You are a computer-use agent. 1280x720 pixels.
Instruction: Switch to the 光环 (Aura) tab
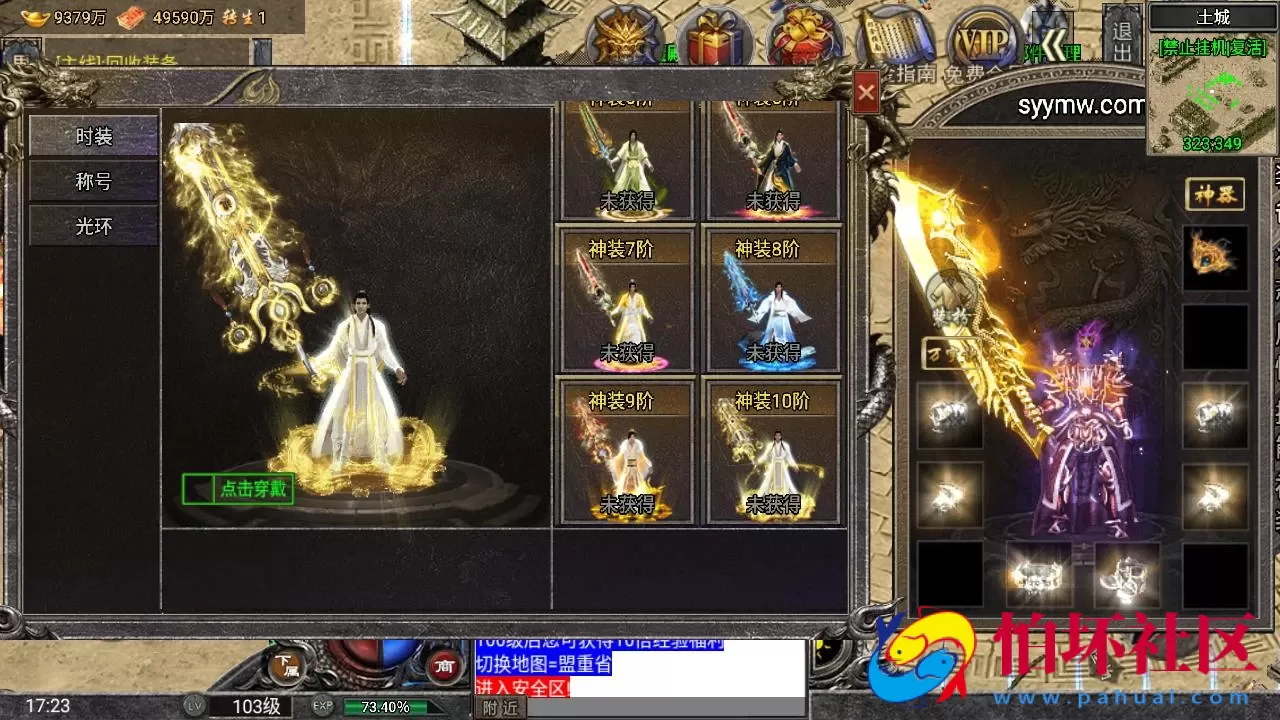click(x=92, y=226)
